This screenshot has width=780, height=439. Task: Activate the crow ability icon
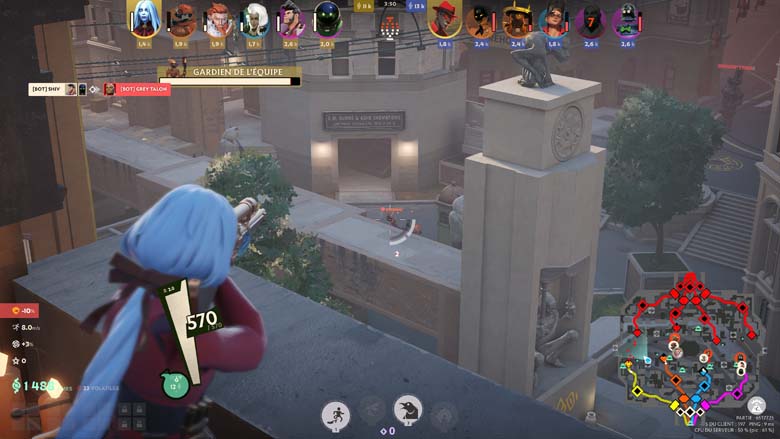[x=408, y=410]
